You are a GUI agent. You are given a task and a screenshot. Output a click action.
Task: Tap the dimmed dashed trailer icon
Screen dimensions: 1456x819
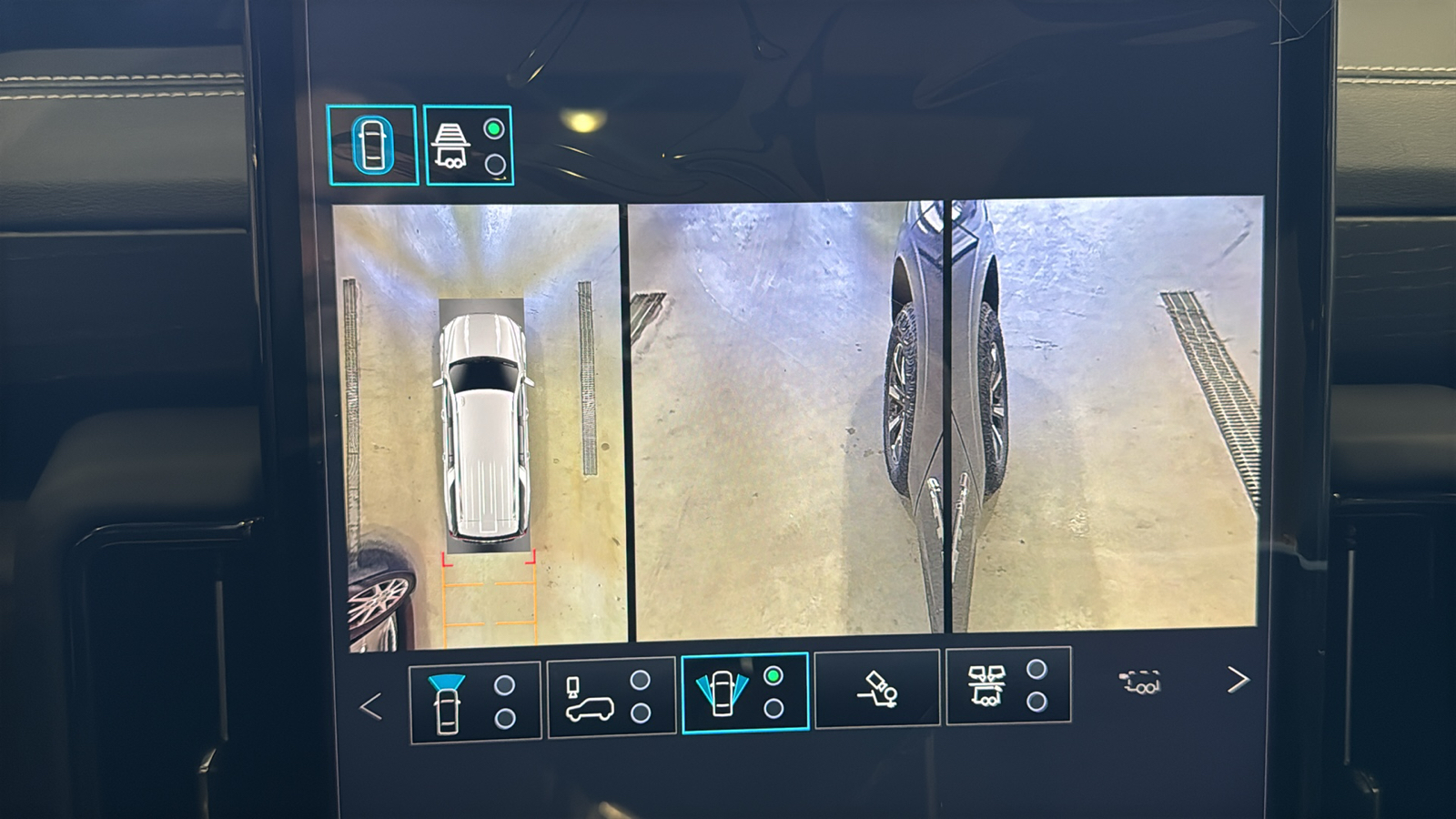pos(1139,682)
